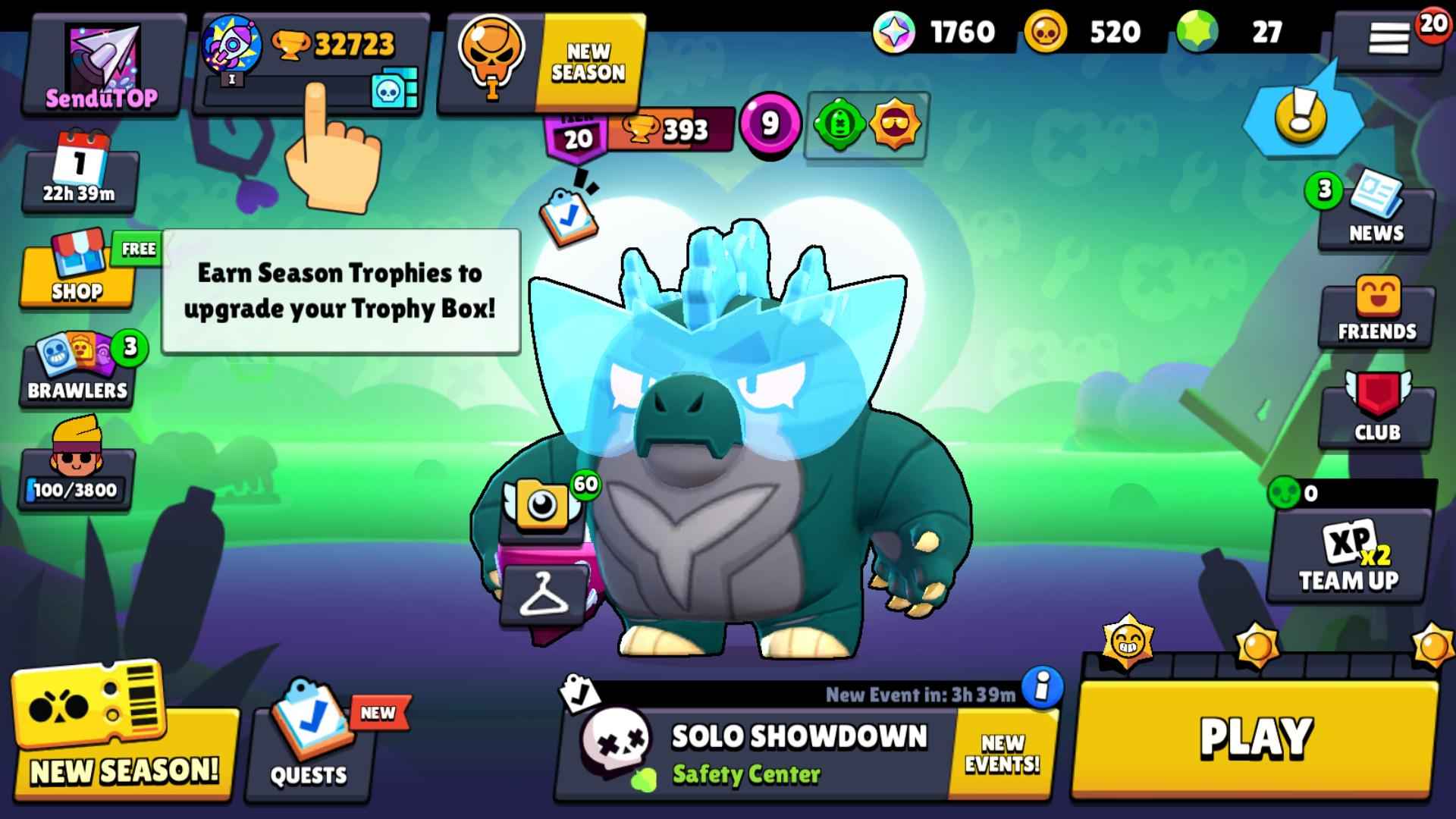
Task: Open the News panel
Action: pyautogui.click(x=1375, y=216)
